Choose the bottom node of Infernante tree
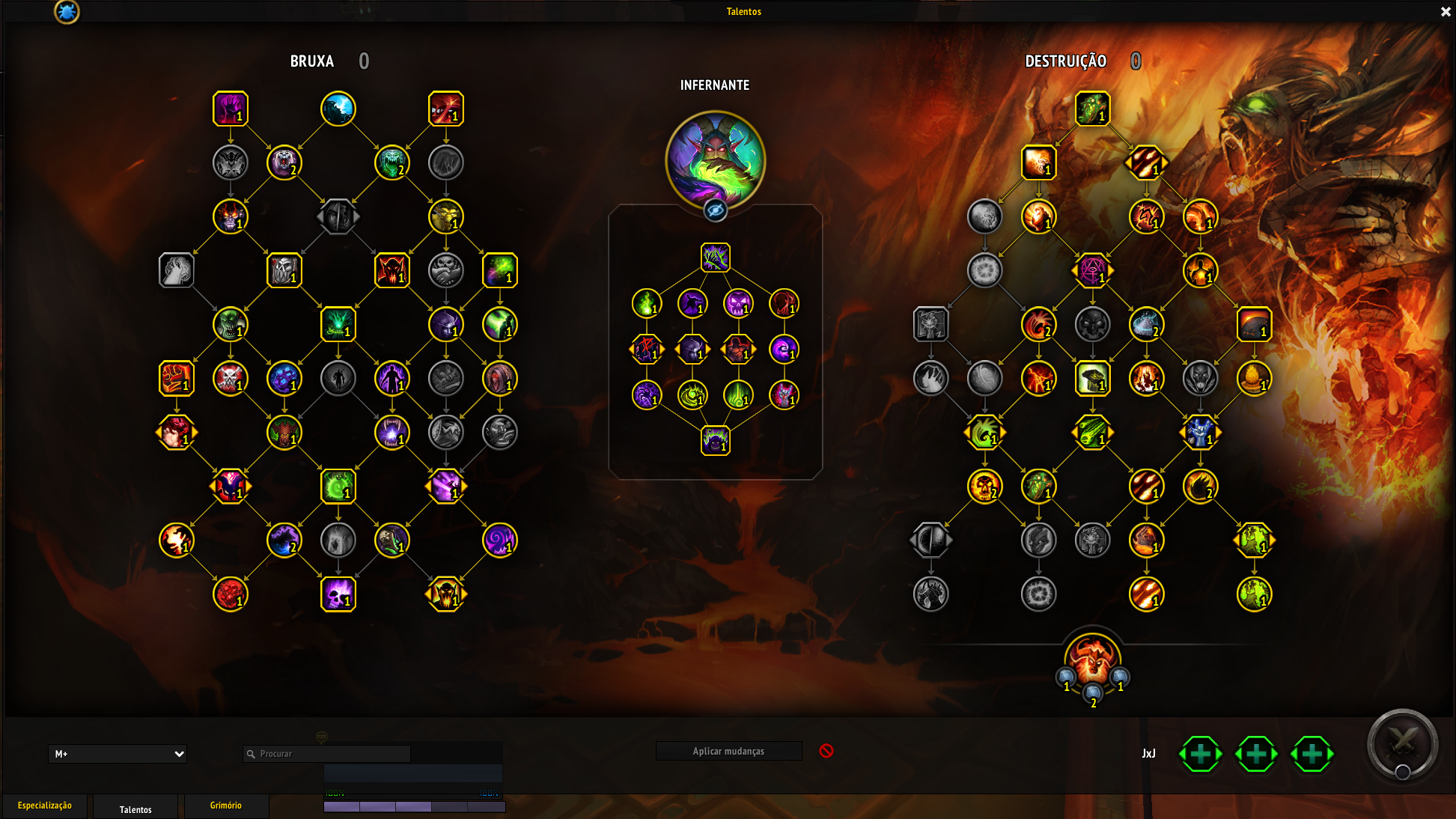This screenshot has height=819, width=1456. point(715,441)
